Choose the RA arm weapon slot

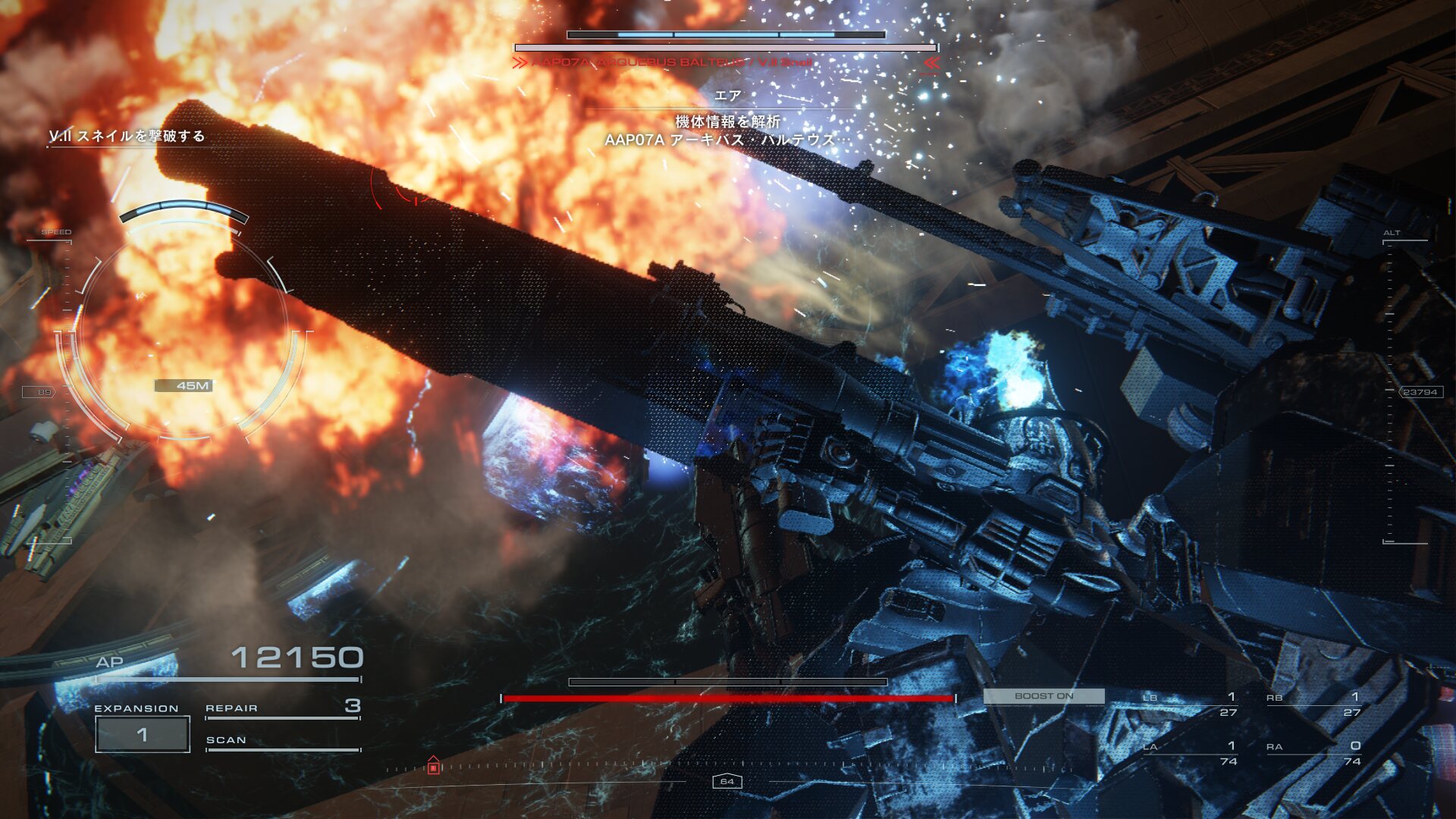coord(1313,753)
